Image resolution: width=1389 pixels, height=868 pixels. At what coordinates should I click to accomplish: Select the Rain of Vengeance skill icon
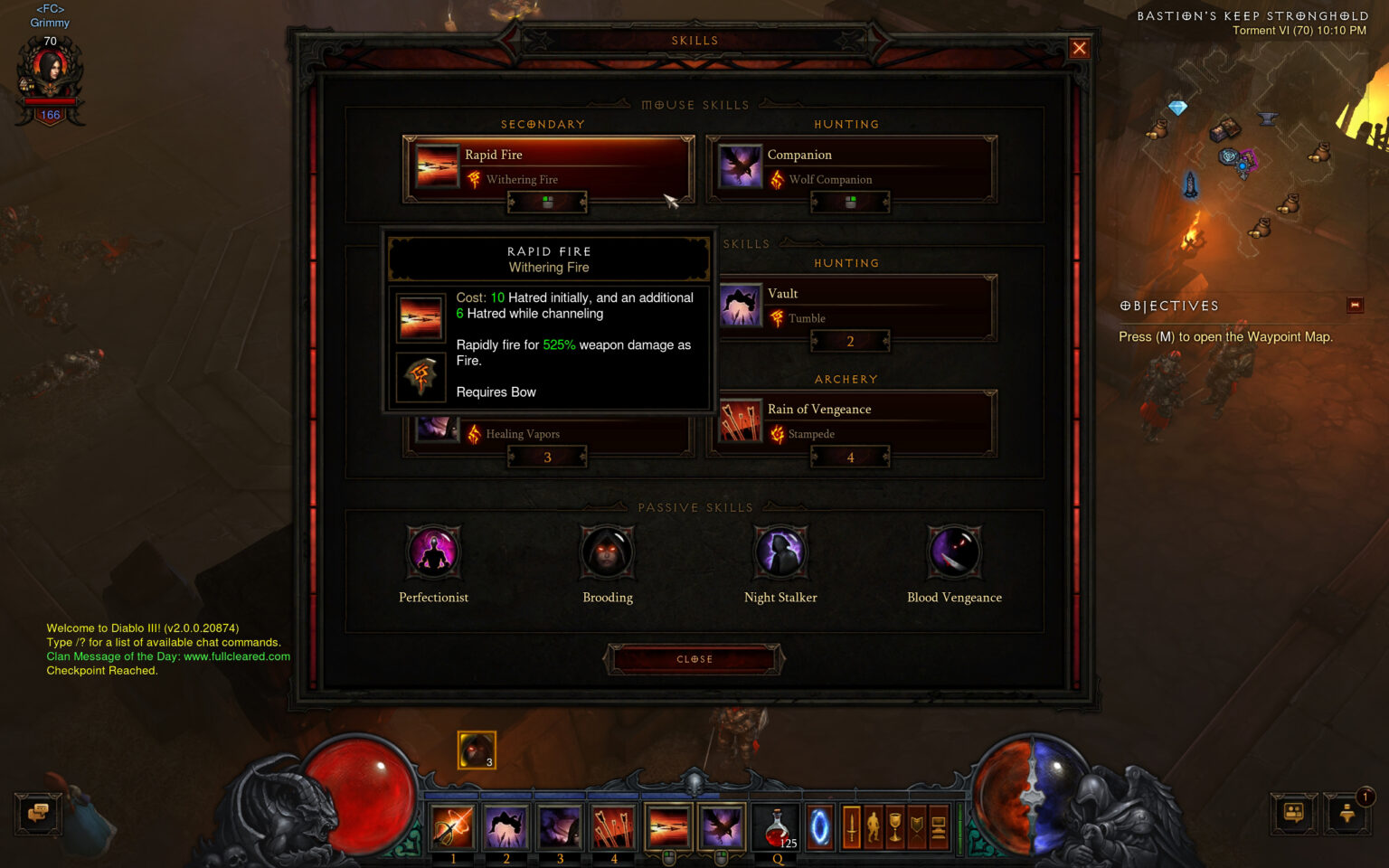tap(741, 420)
